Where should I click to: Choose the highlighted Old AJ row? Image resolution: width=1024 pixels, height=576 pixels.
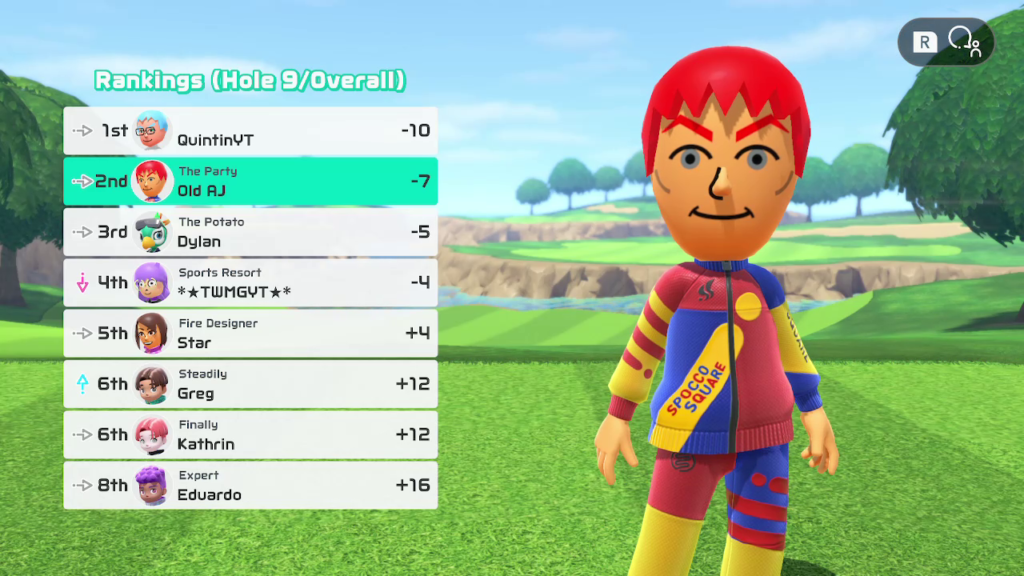click(250, 181)
